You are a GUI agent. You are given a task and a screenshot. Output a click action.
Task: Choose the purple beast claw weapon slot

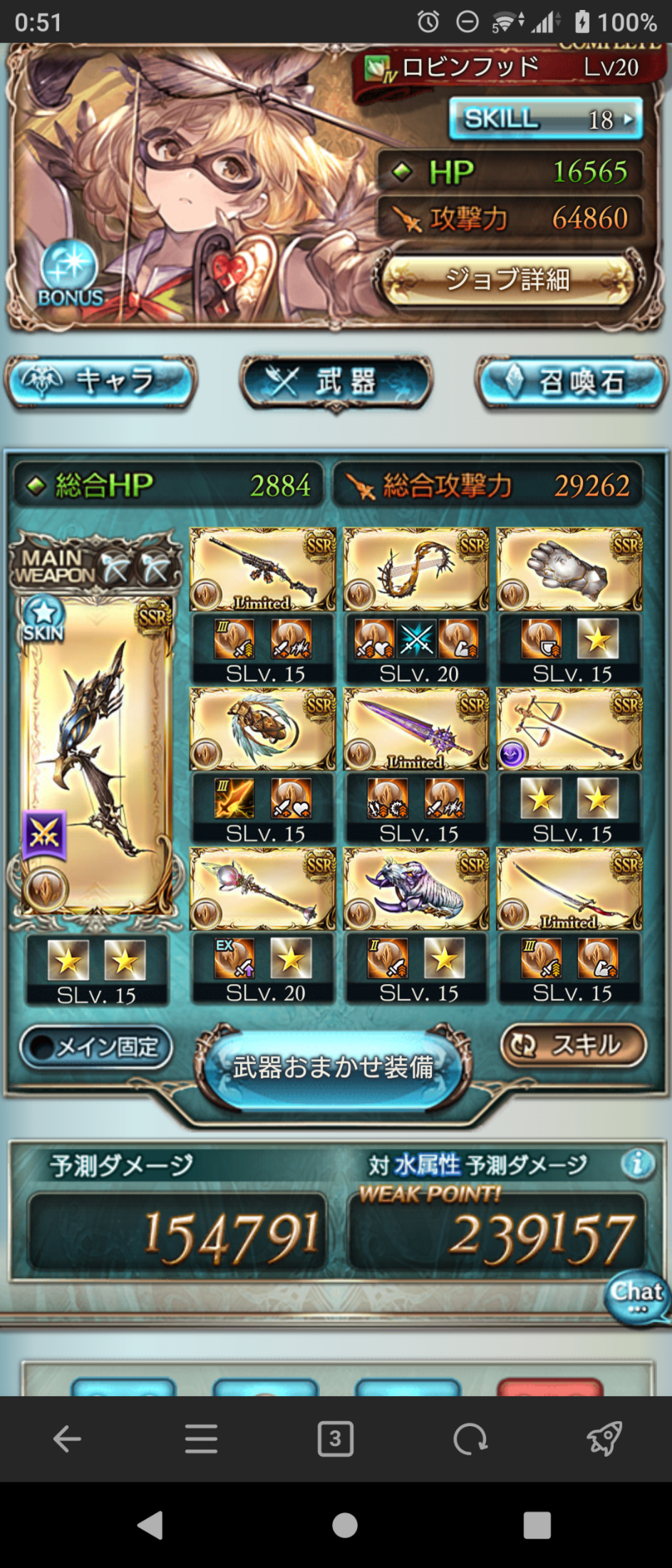click(416, 889)
